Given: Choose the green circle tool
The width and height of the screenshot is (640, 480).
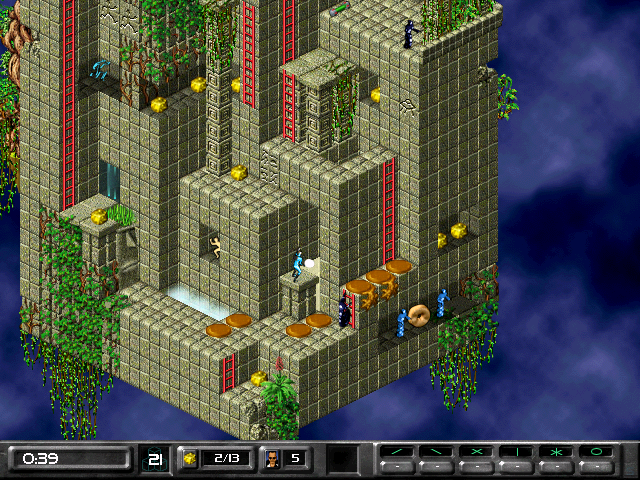Looking at the screenshot, I should (597, 452).
